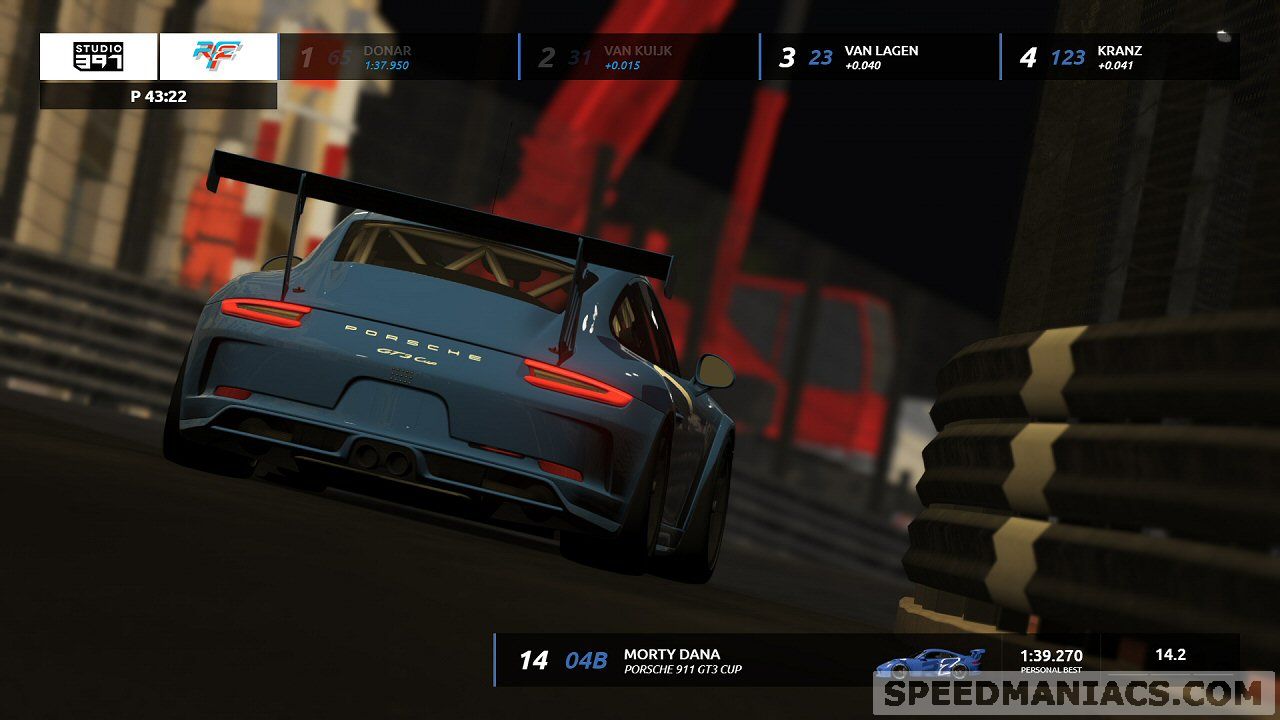Image resolution: width=1280 pixels, height=720 pixels.
Task: Pick Kranz's fourth-place standings entry
Action: (1119, 57)
